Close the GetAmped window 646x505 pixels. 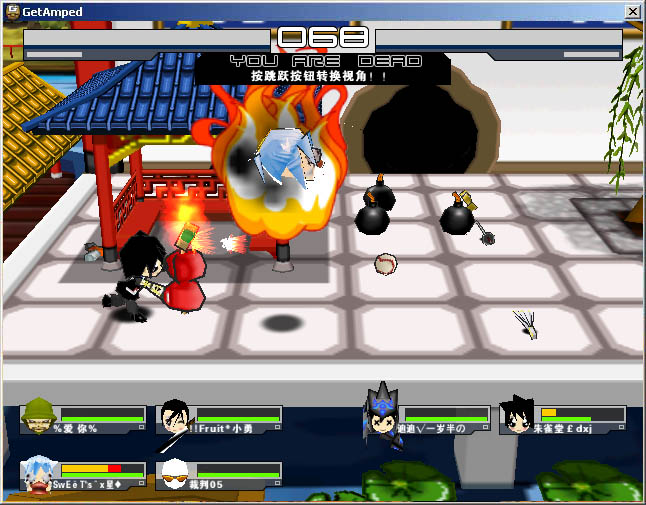pos(632,11)
